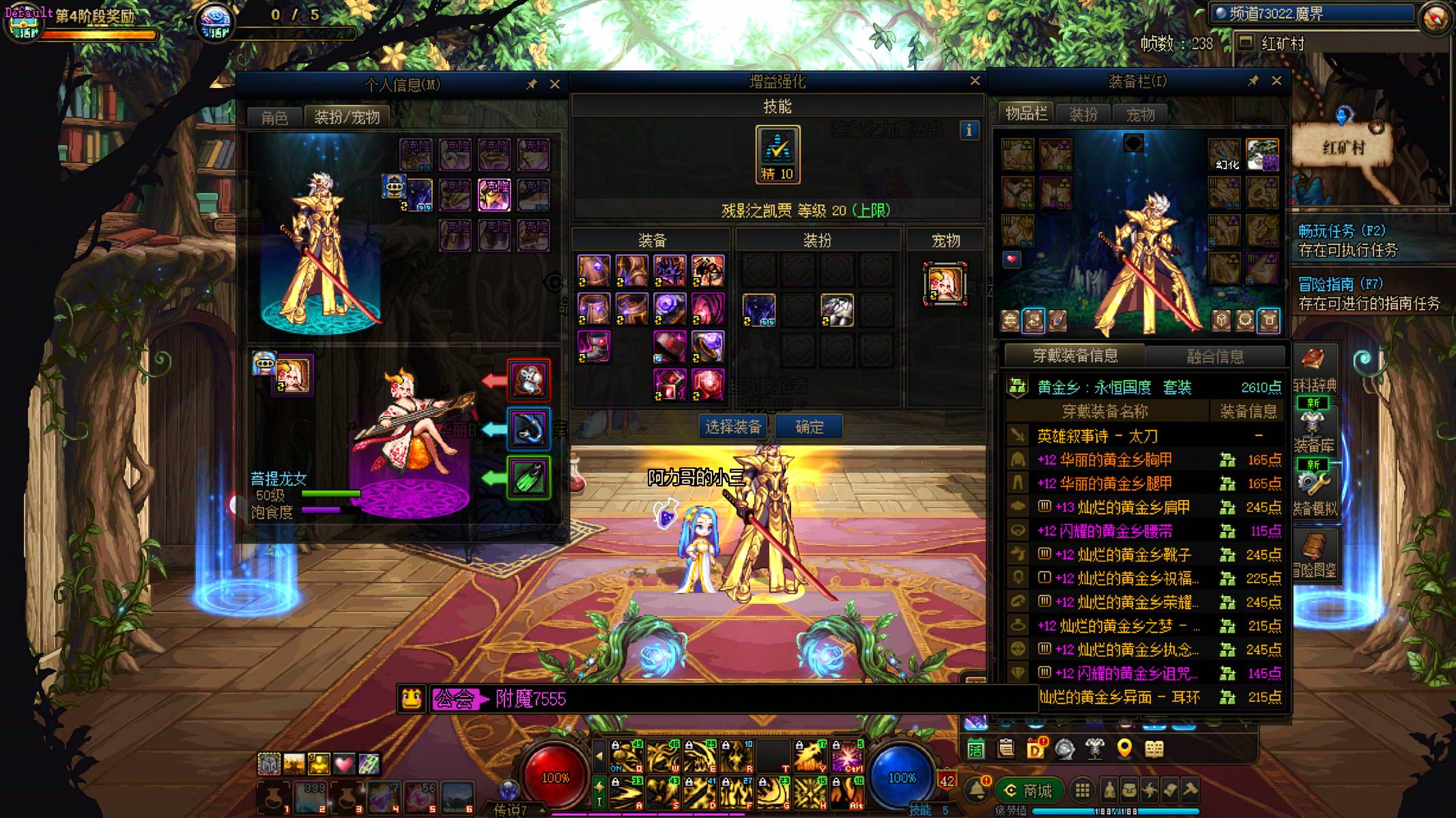Screen dimensions: 1456x818
Task: Click the 确定 confirm button
Action: pyautogui.click(x=809, y=427)
